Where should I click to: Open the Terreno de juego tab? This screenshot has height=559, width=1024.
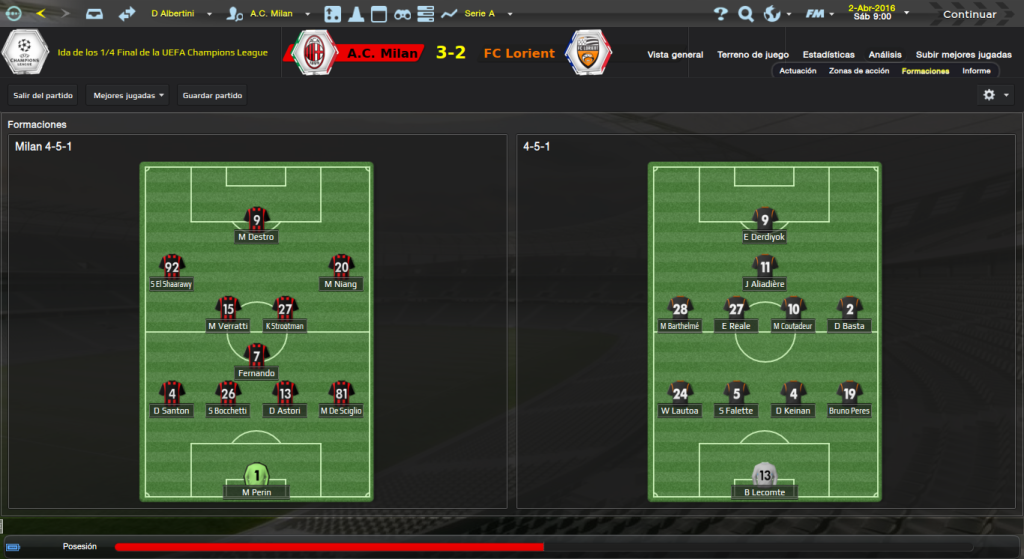click(753, 54)
